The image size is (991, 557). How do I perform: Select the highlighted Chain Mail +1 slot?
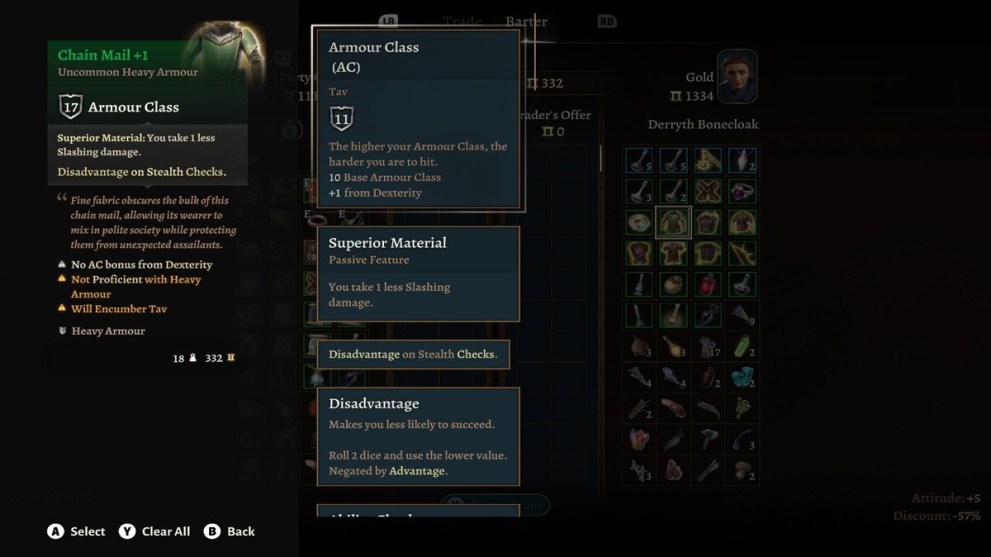click(673, 222)
